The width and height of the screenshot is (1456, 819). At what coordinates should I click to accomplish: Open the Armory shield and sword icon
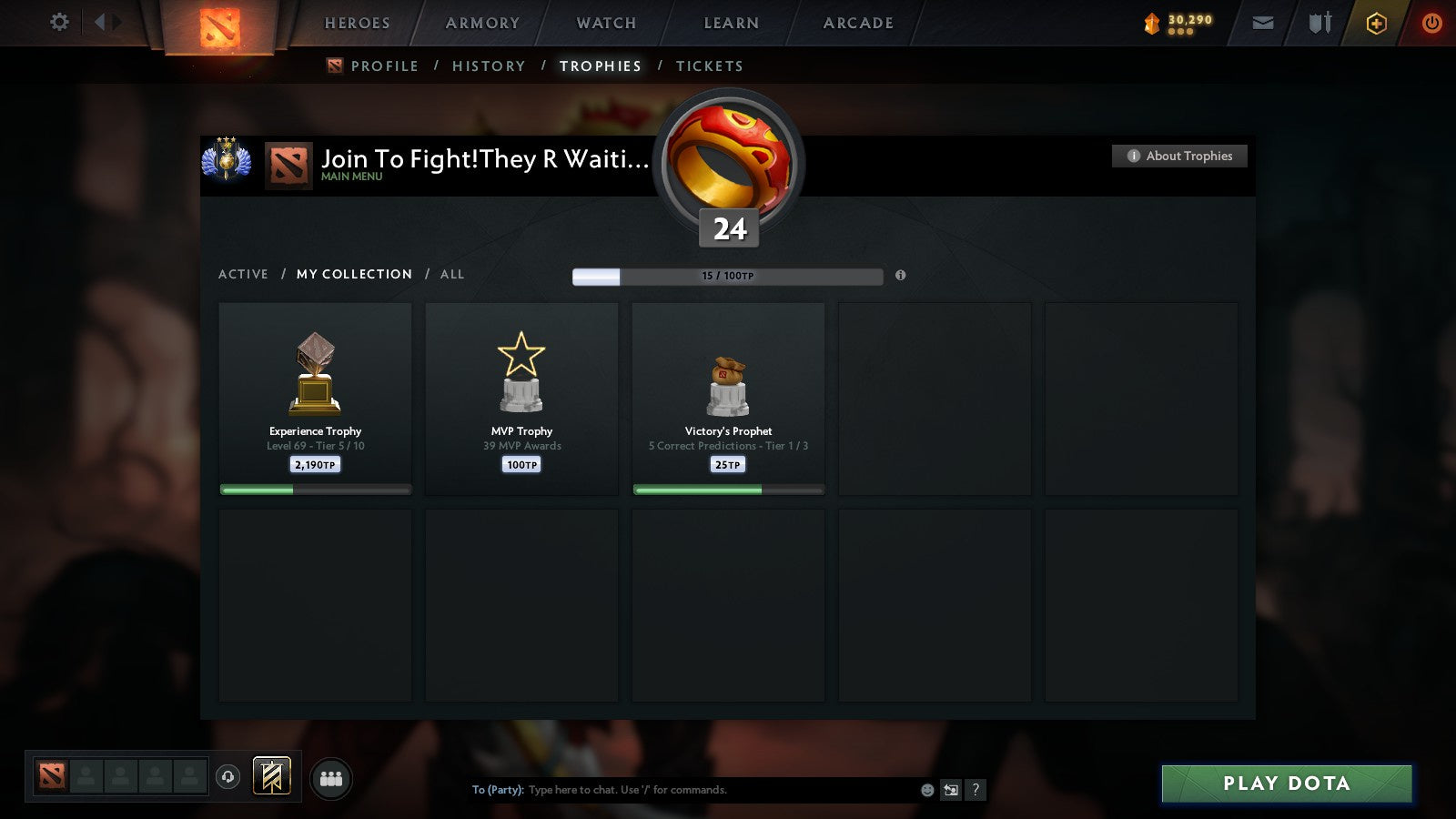coord(1318,23)
